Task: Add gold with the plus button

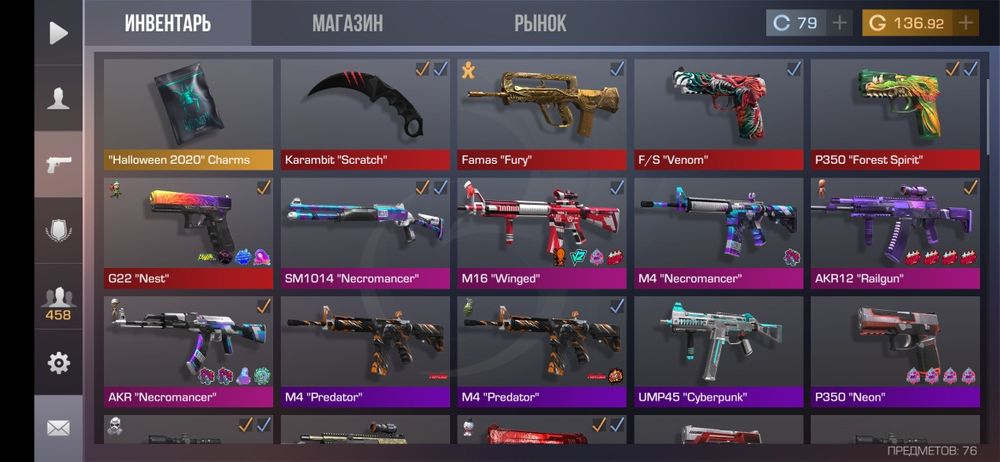Action: tap(965, 23)
